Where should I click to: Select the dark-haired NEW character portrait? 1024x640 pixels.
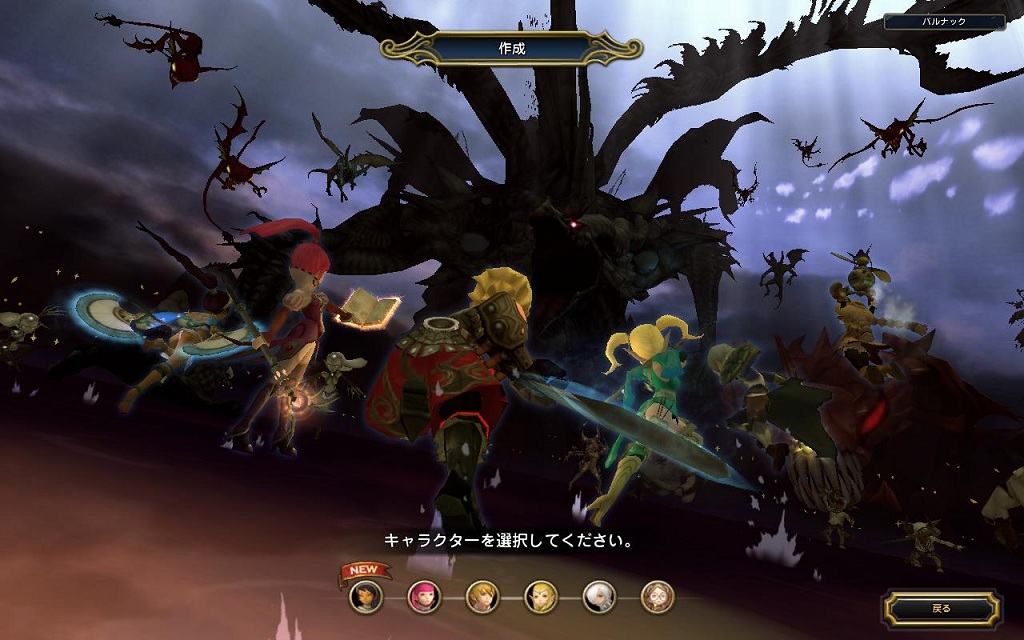pos(365,597)
